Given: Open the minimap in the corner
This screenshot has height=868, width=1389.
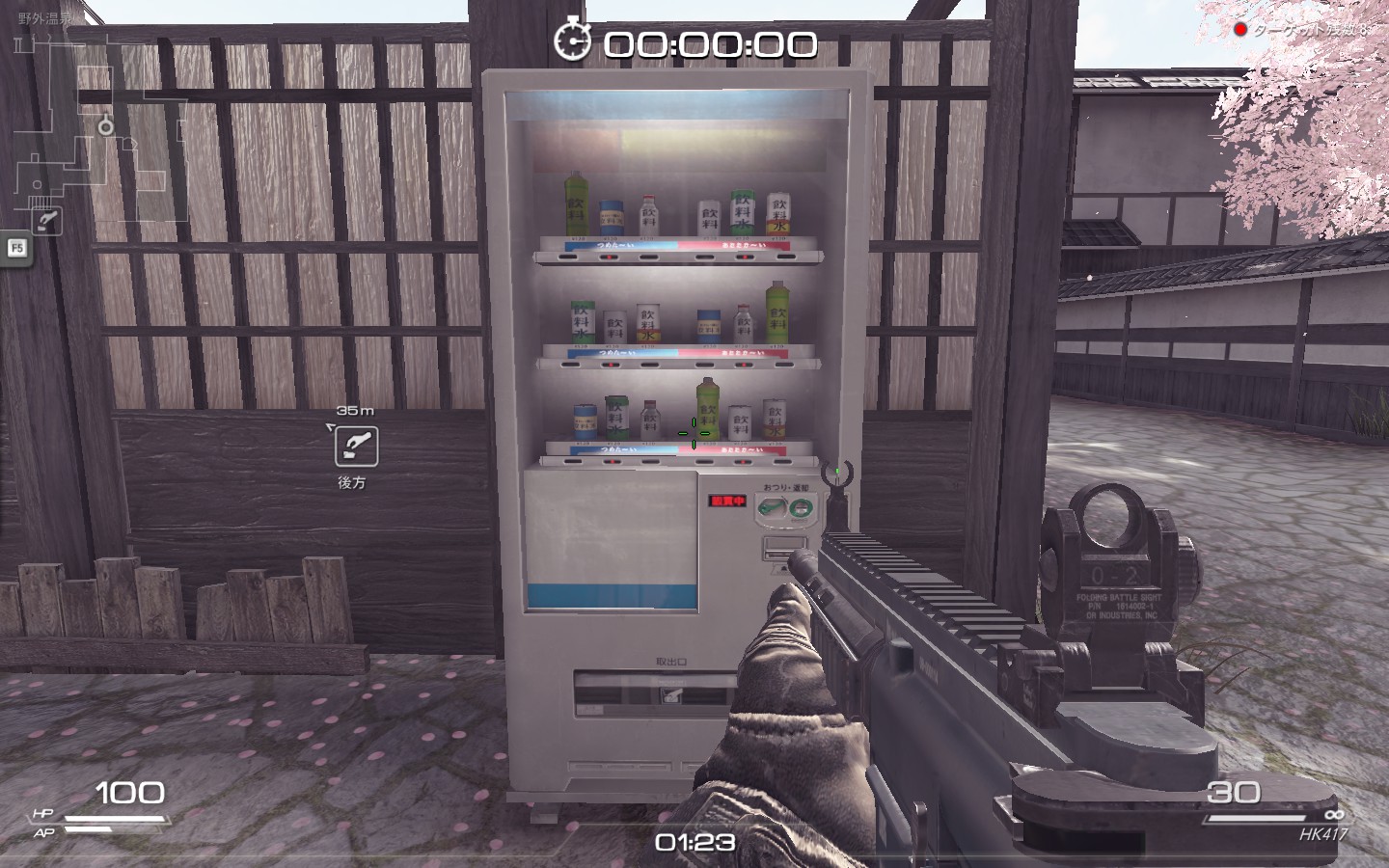Looking at the screenshot, I should [x=96, y=125].
